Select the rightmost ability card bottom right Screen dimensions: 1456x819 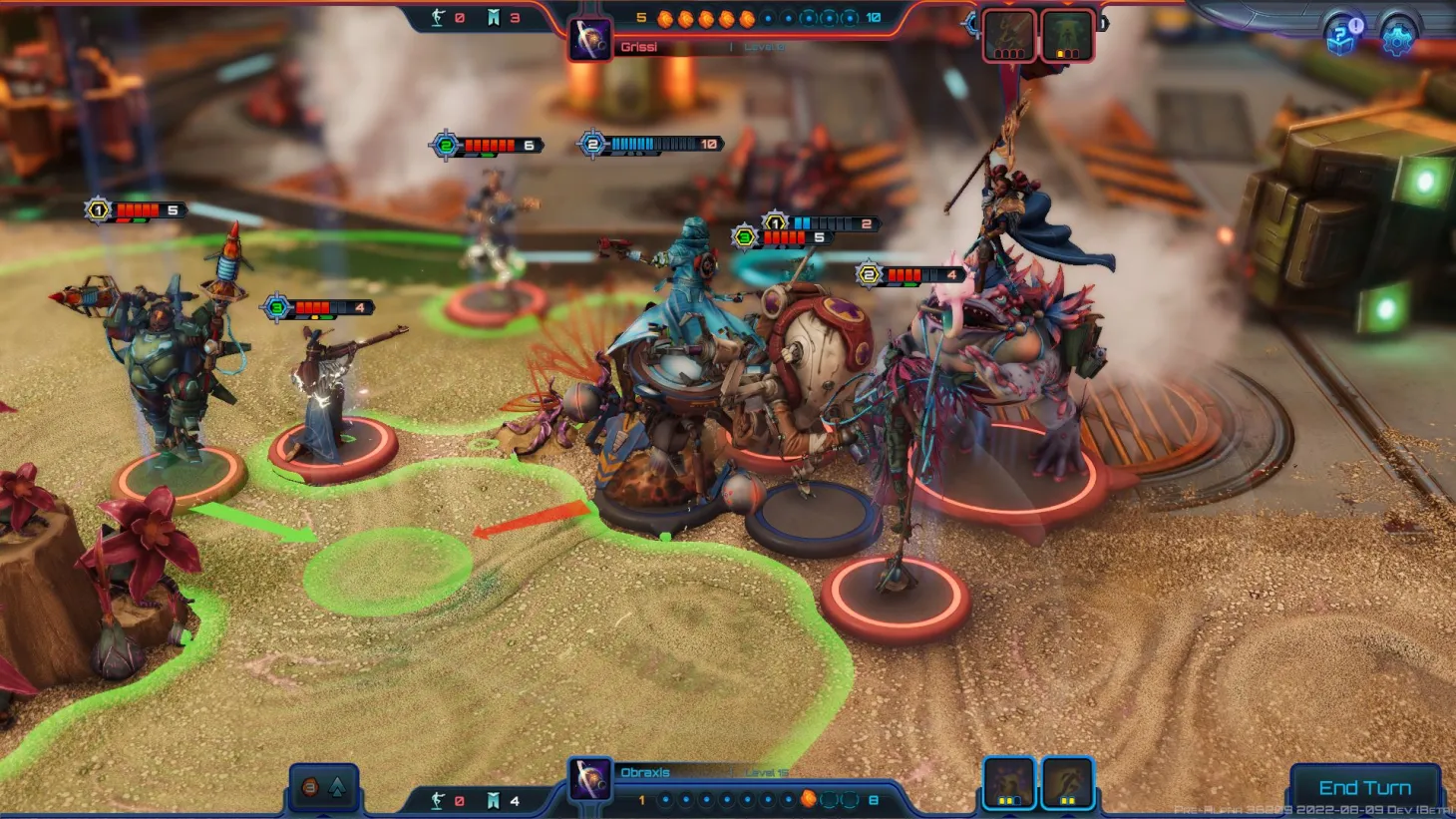(1069, 784)
